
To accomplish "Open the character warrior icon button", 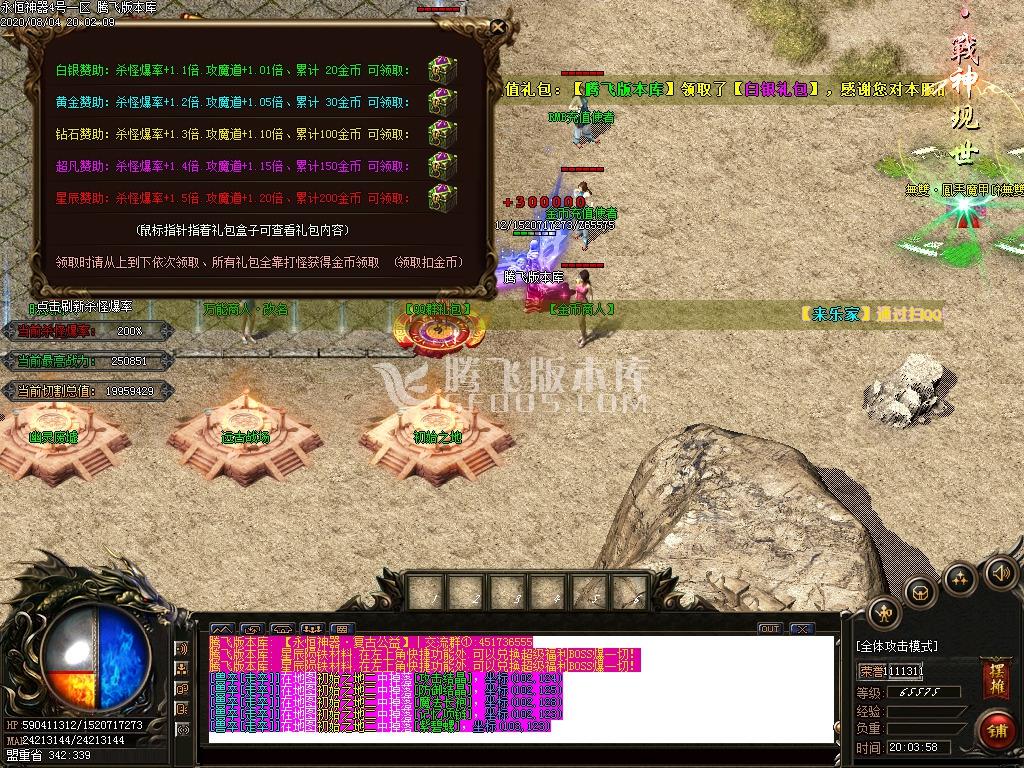I will 884,613.
